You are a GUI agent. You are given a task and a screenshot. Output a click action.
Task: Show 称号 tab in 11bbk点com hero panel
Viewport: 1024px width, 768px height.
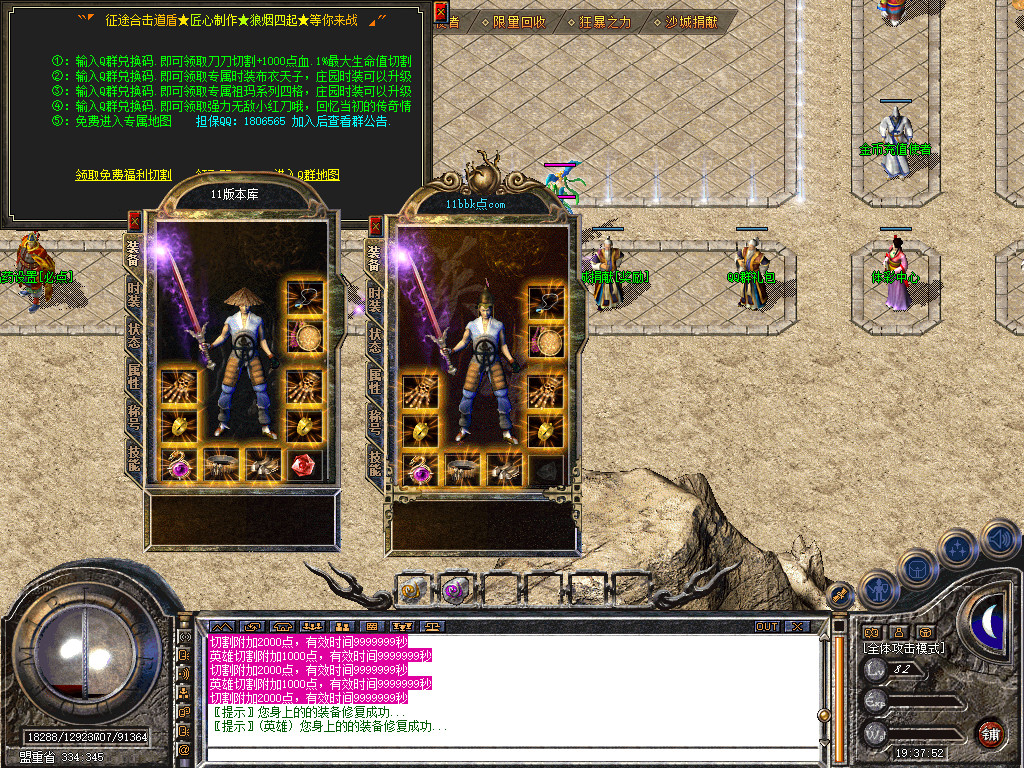(375, 421)
